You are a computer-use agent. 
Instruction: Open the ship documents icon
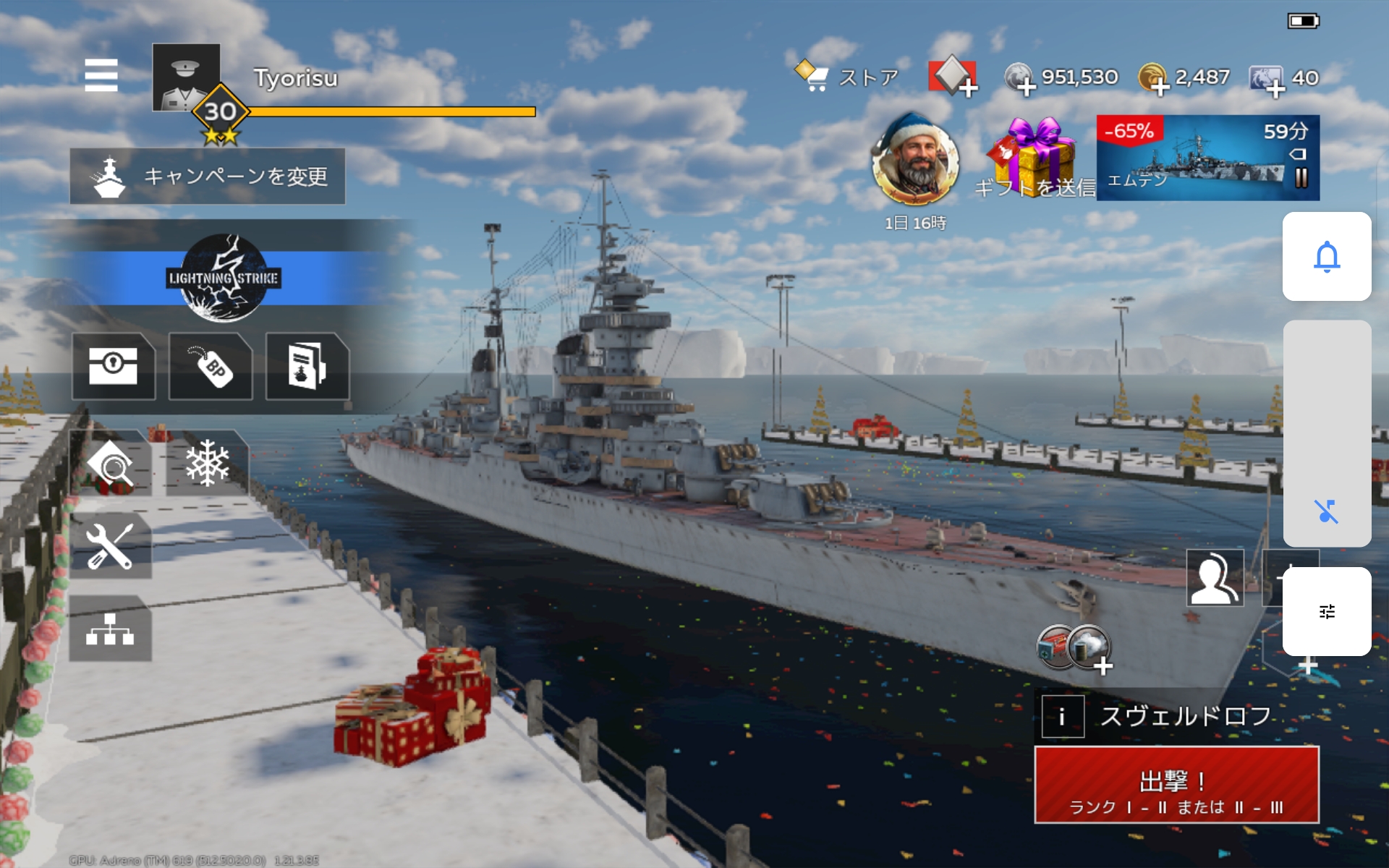coord(307,366)
